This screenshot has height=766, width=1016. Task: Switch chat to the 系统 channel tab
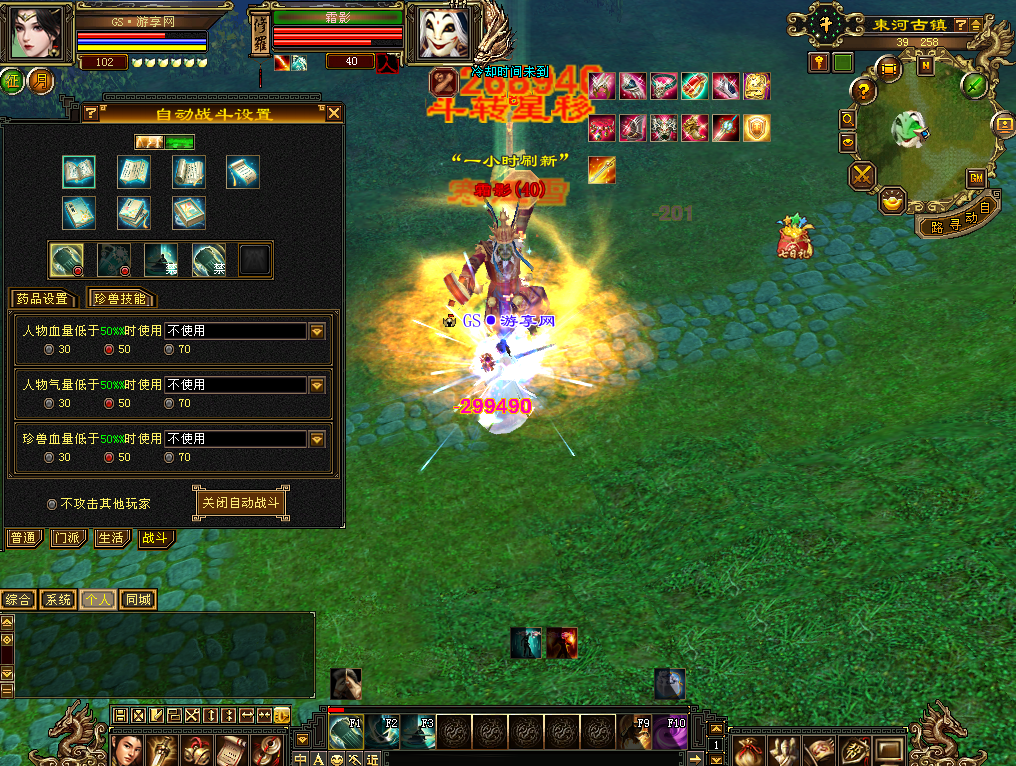[58, 600]
